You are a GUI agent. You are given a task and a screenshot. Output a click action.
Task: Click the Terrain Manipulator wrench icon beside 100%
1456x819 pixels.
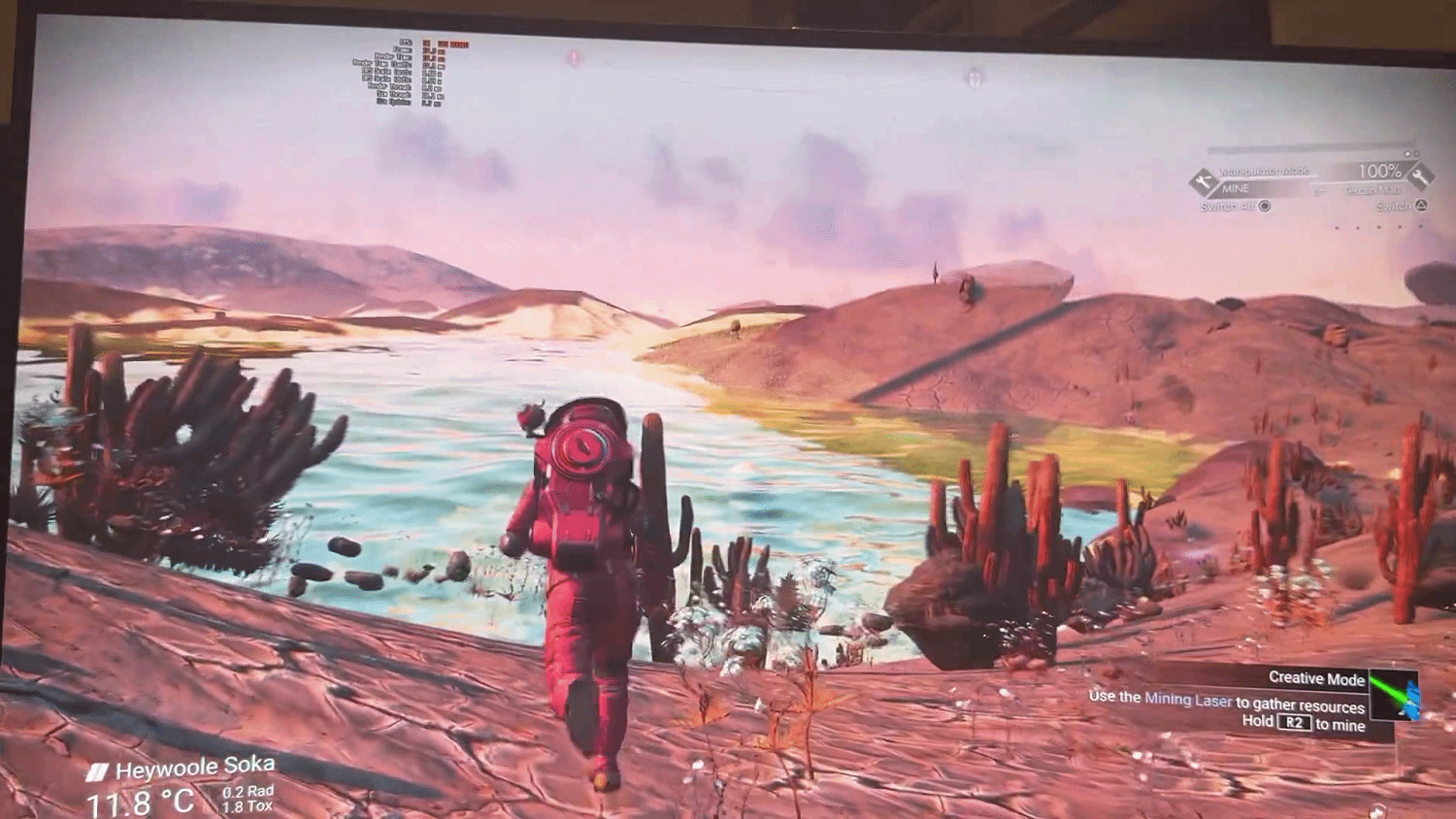pyautogui.click(x=1421, y=175)
